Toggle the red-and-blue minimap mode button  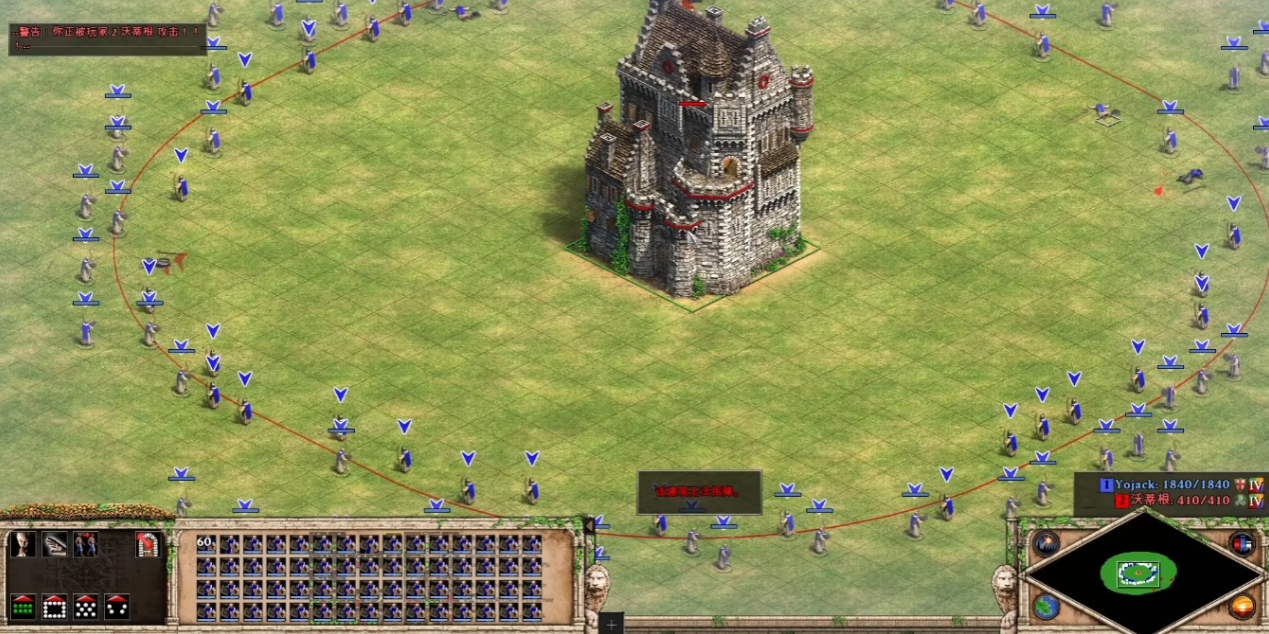1242,543
